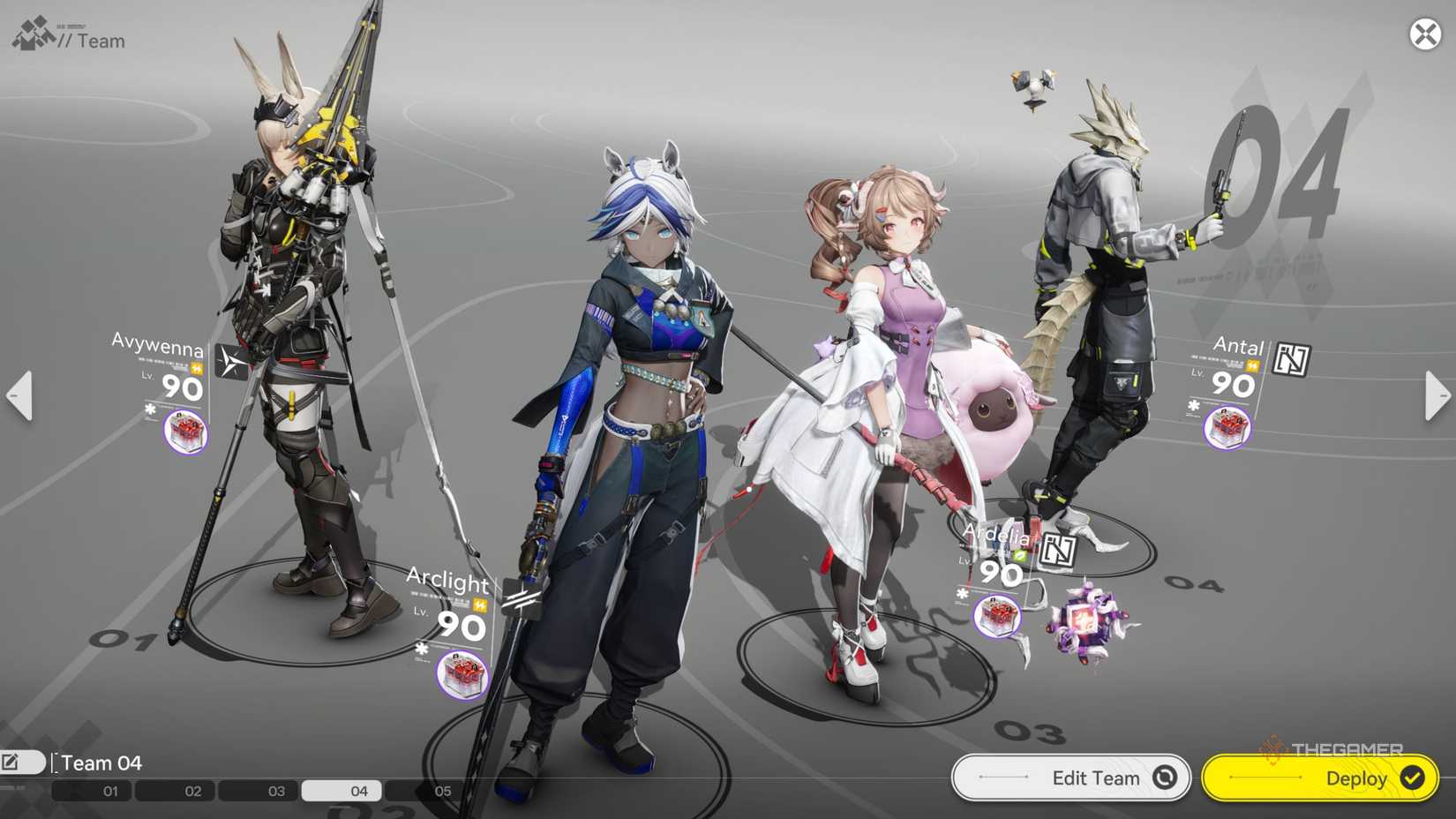Click Arclight's weapon icon on the nameplate
This screenshot has height=819, width=1456.
(478, 606)
